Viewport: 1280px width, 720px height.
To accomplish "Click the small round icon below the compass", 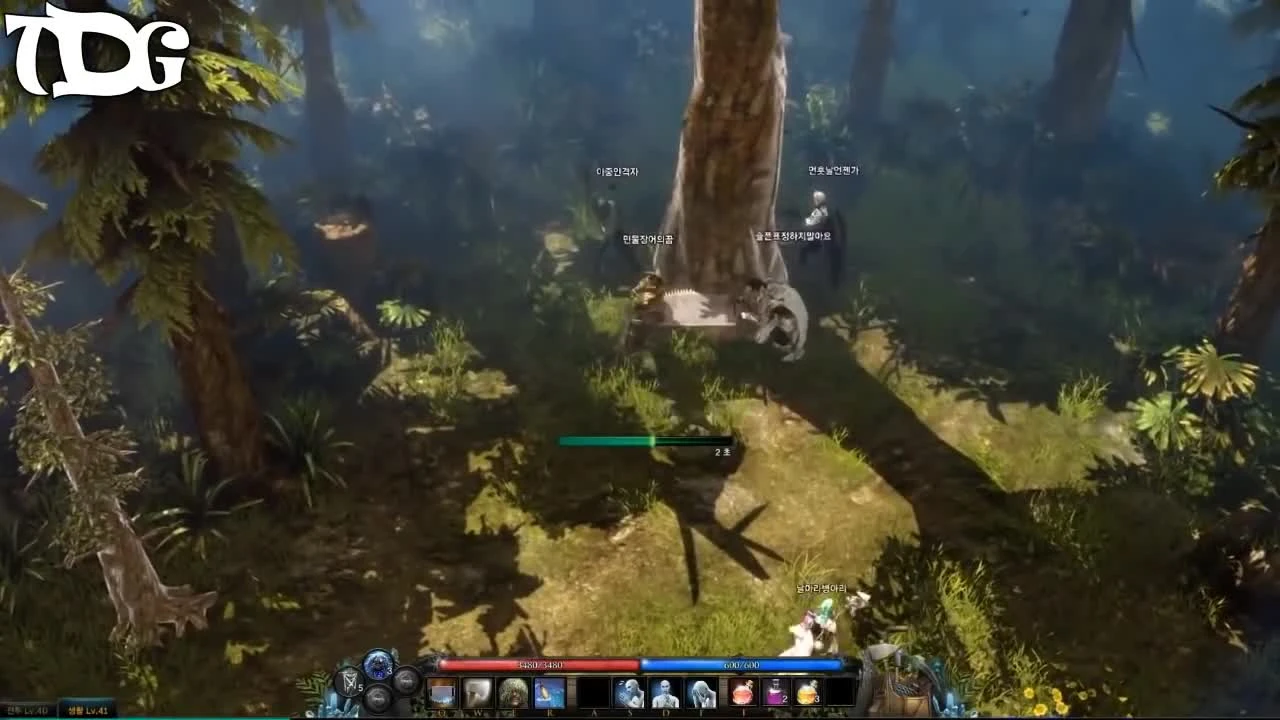I will coord(379,698).
